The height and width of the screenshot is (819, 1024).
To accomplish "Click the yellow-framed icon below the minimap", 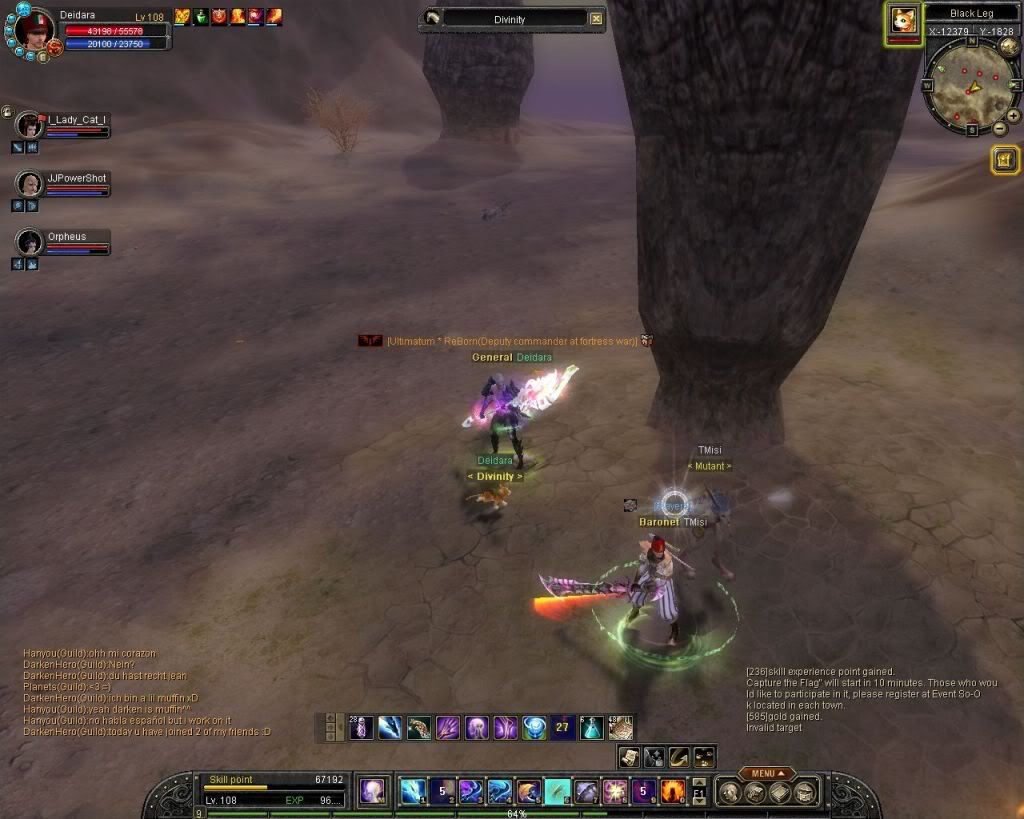I will pyautogui.click(x=1005, y=159).
